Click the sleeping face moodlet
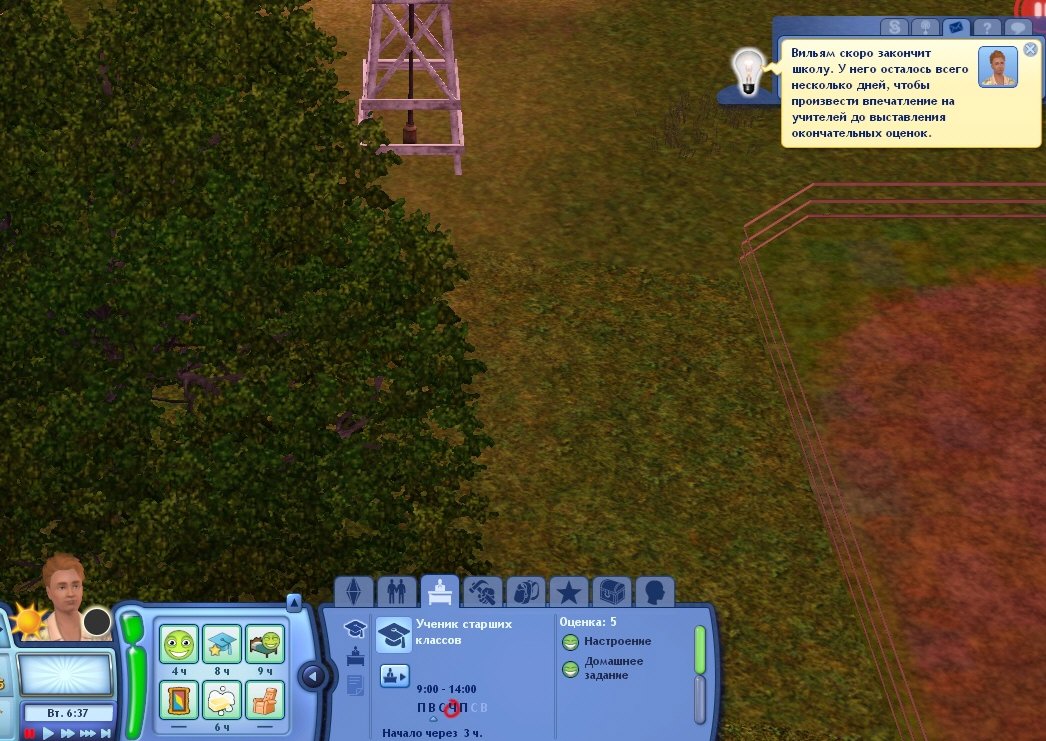This screenshot has width=1046, height=741. (x=265, y=644)
